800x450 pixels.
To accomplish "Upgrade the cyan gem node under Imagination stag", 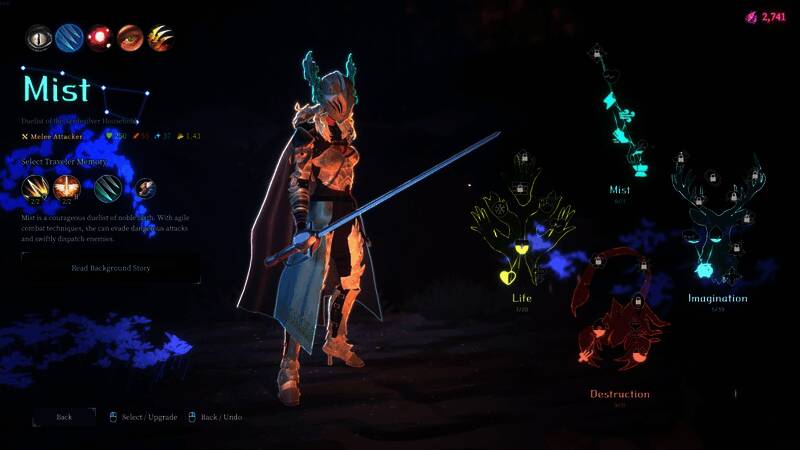I will point(703,271).
